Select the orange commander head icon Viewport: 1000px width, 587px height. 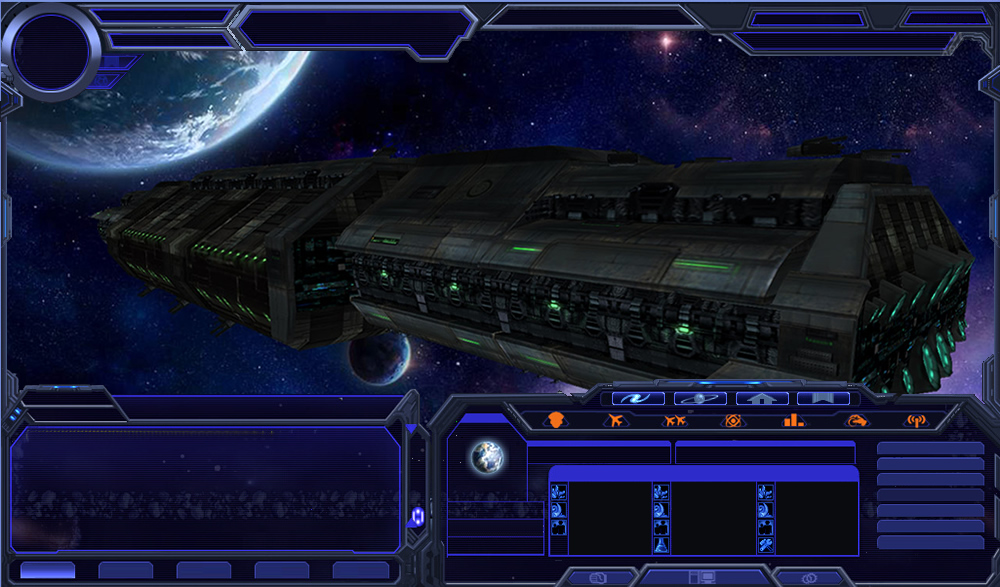pos(557,421)
